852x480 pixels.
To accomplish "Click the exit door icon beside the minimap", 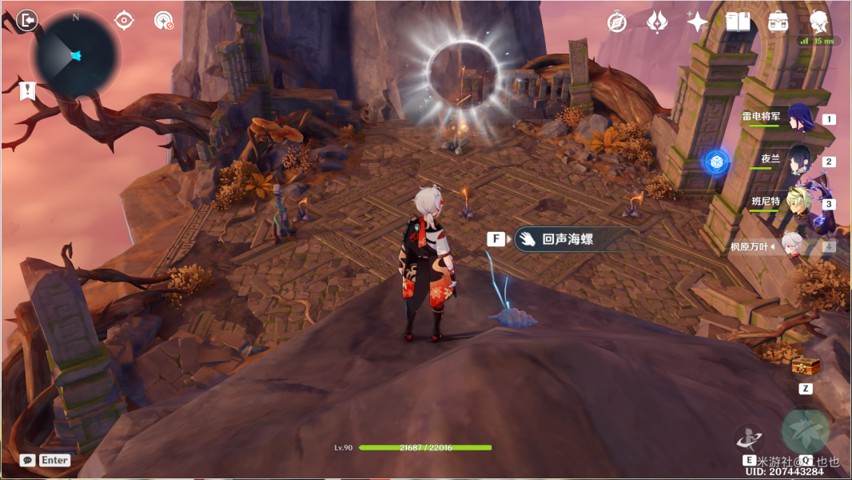I will (x=27, y=19).
